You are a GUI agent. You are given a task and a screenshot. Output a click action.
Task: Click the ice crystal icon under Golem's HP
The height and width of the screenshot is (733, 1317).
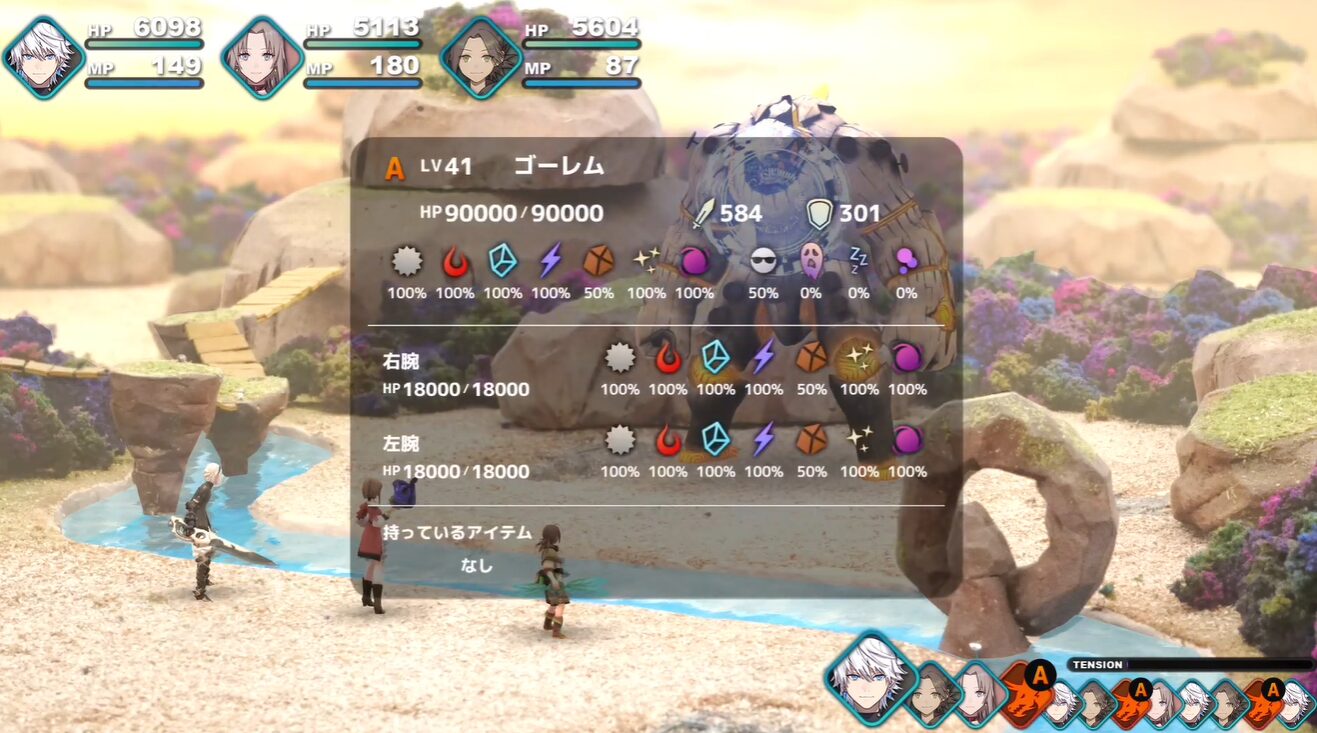pos(502,261)
